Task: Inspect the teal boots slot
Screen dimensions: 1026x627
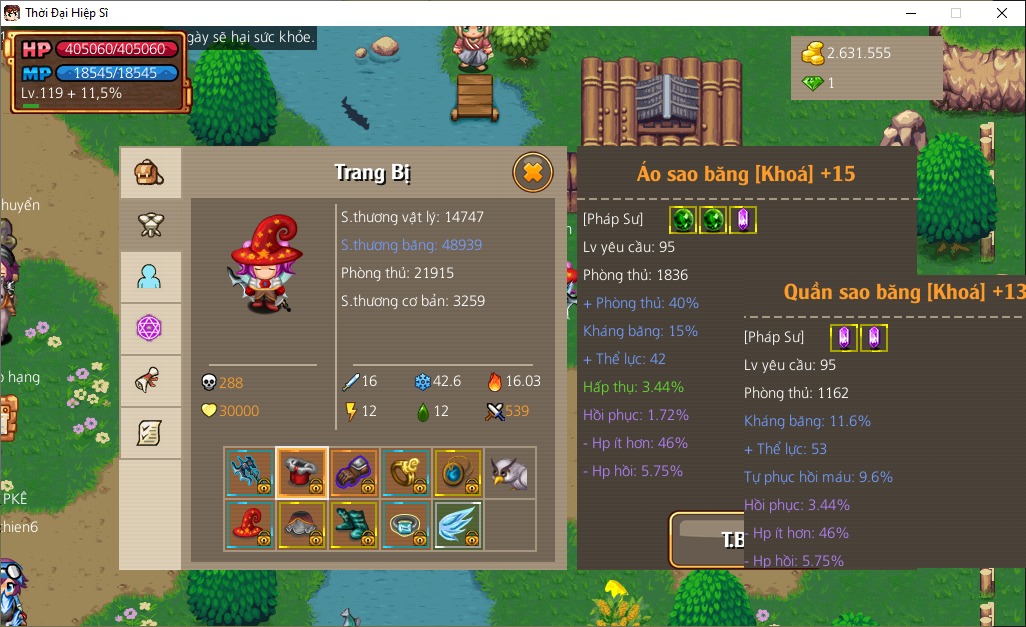Action: point(353,524)
